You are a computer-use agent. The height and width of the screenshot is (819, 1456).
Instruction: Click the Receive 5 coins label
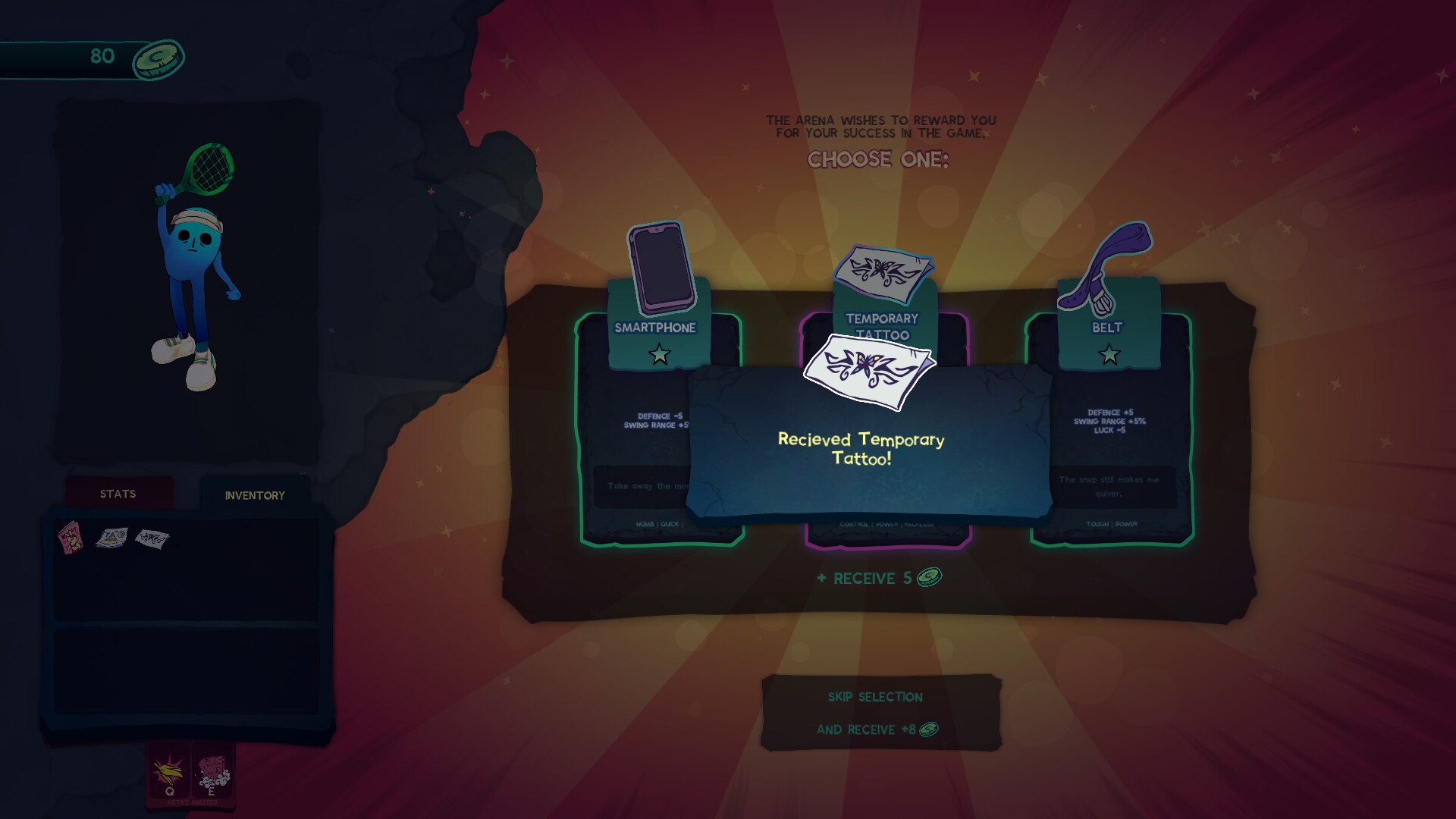[x=877, y=578]
